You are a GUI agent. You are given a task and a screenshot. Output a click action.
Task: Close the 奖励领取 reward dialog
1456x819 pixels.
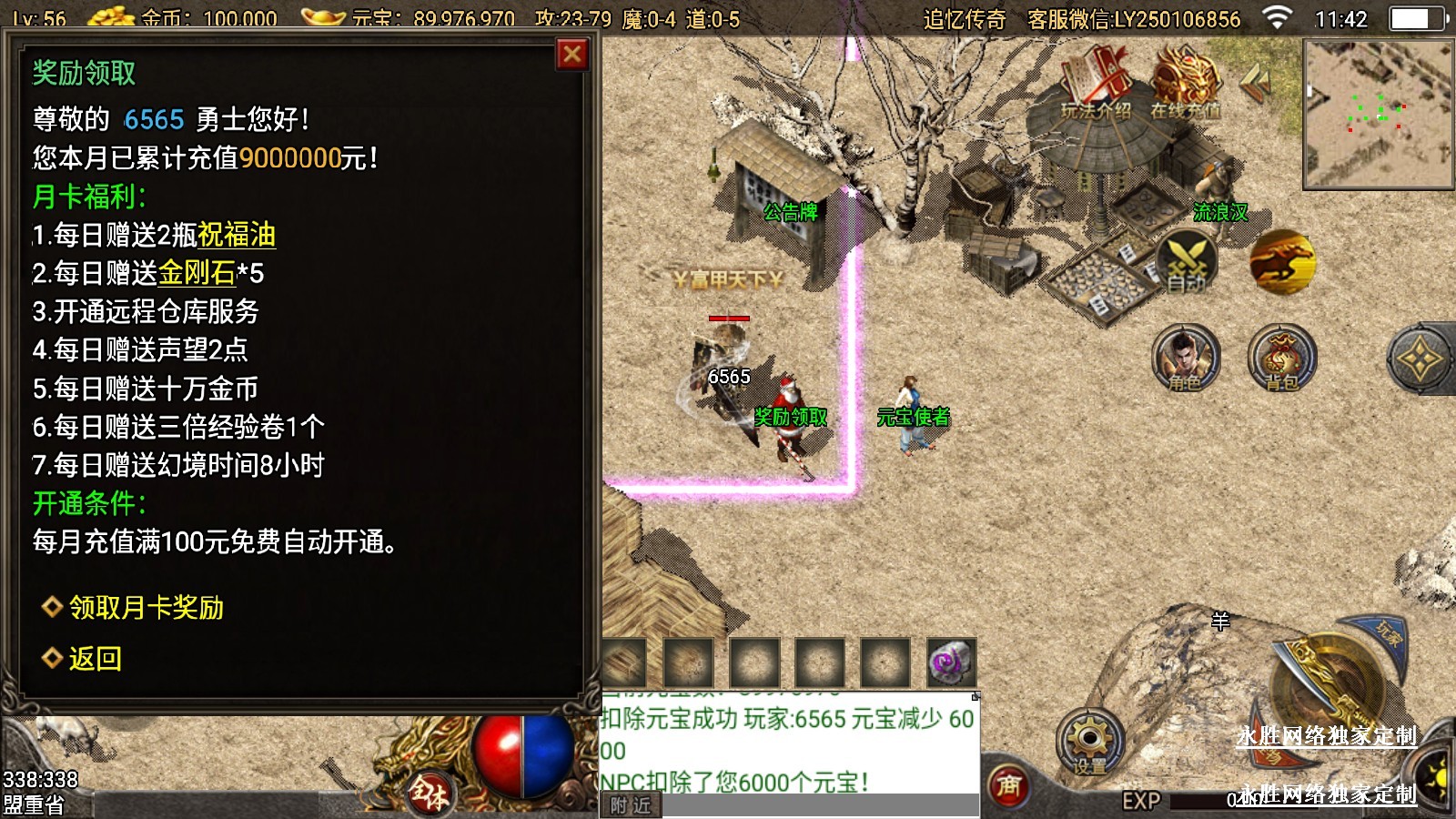(x=572, y=56)
